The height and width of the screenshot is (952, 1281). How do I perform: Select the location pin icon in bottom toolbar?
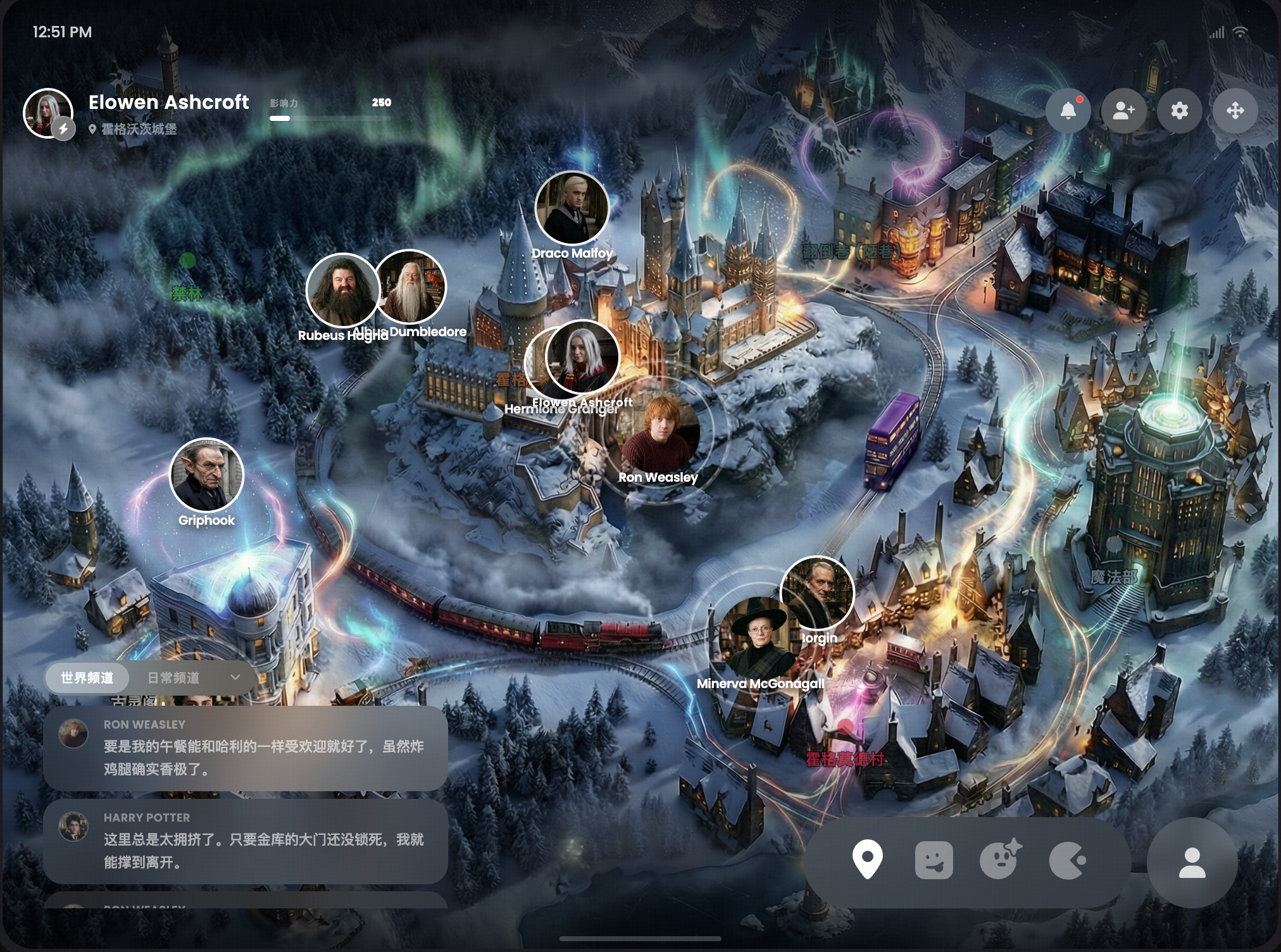pos(867,860)
